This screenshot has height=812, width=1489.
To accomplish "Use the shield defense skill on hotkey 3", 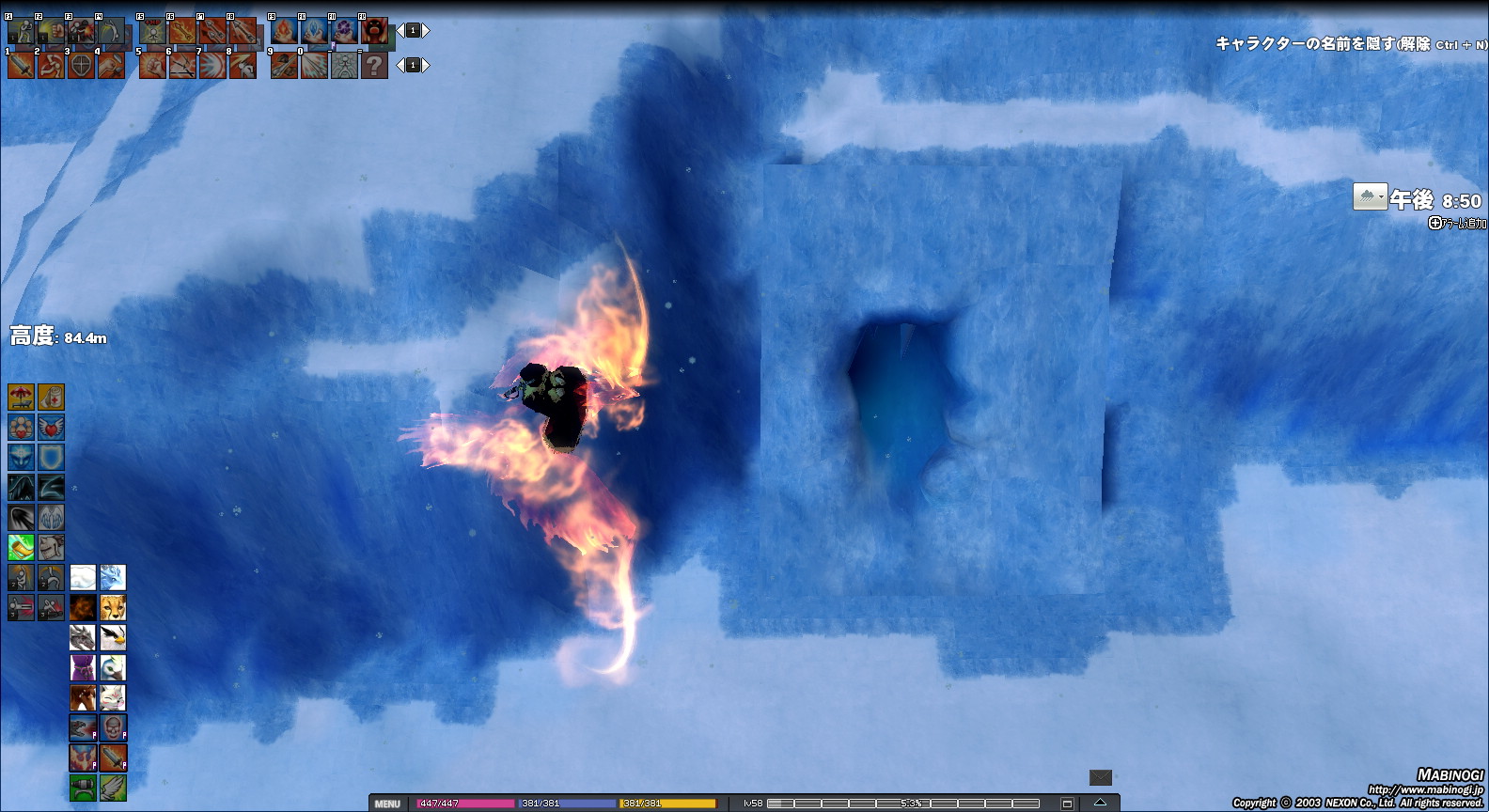I will [81, 65].
